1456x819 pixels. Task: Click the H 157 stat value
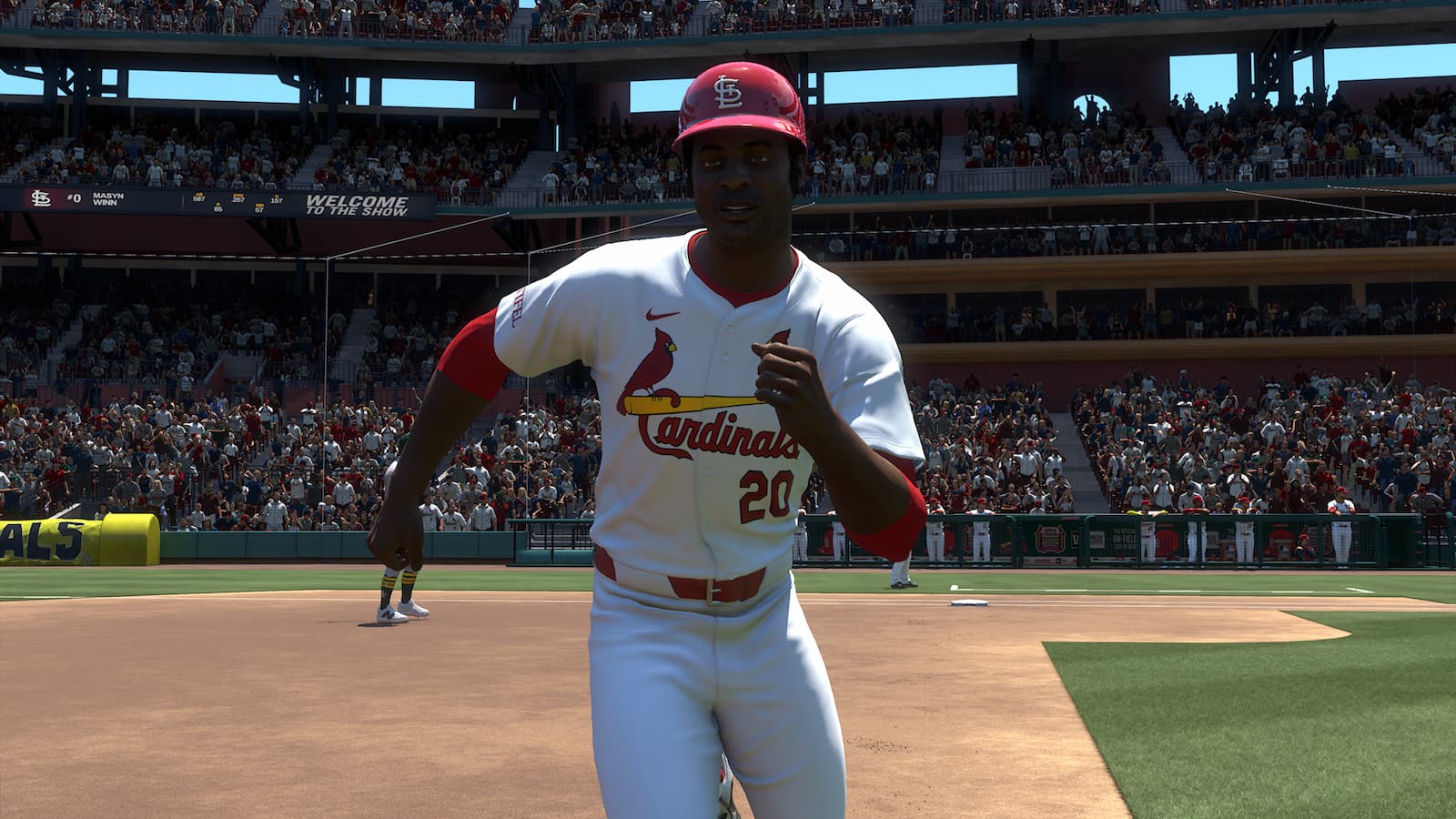tap(277, 200)
